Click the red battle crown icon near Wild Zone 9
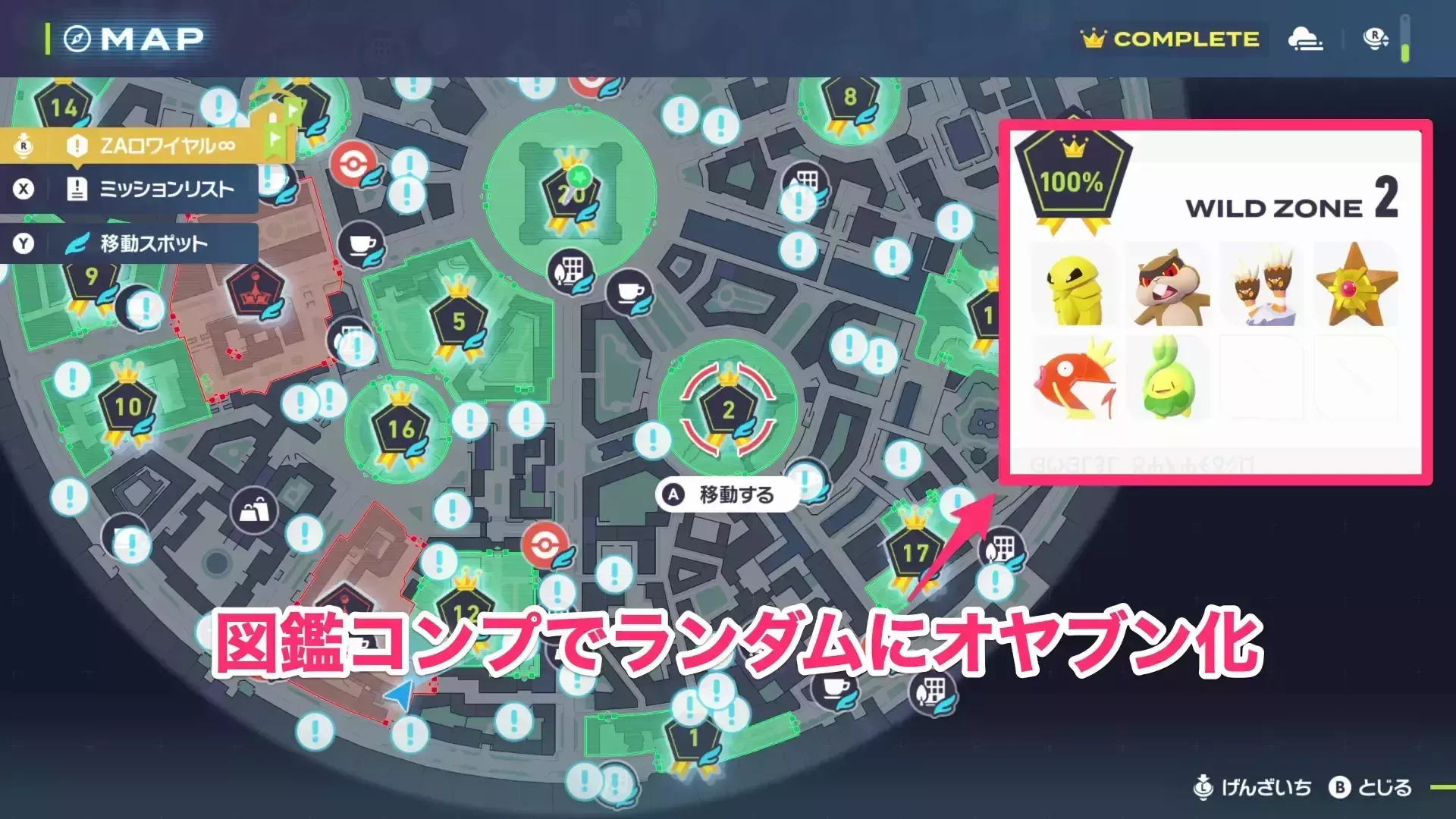Viewport: 1456px width, 819px height. 256,287
